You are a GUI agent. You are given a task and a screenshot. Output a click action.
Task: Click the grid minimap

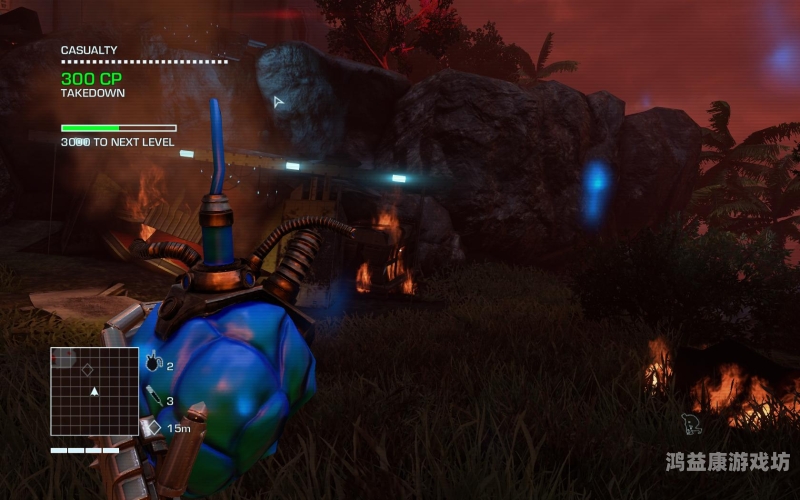(x=94, y=391)
